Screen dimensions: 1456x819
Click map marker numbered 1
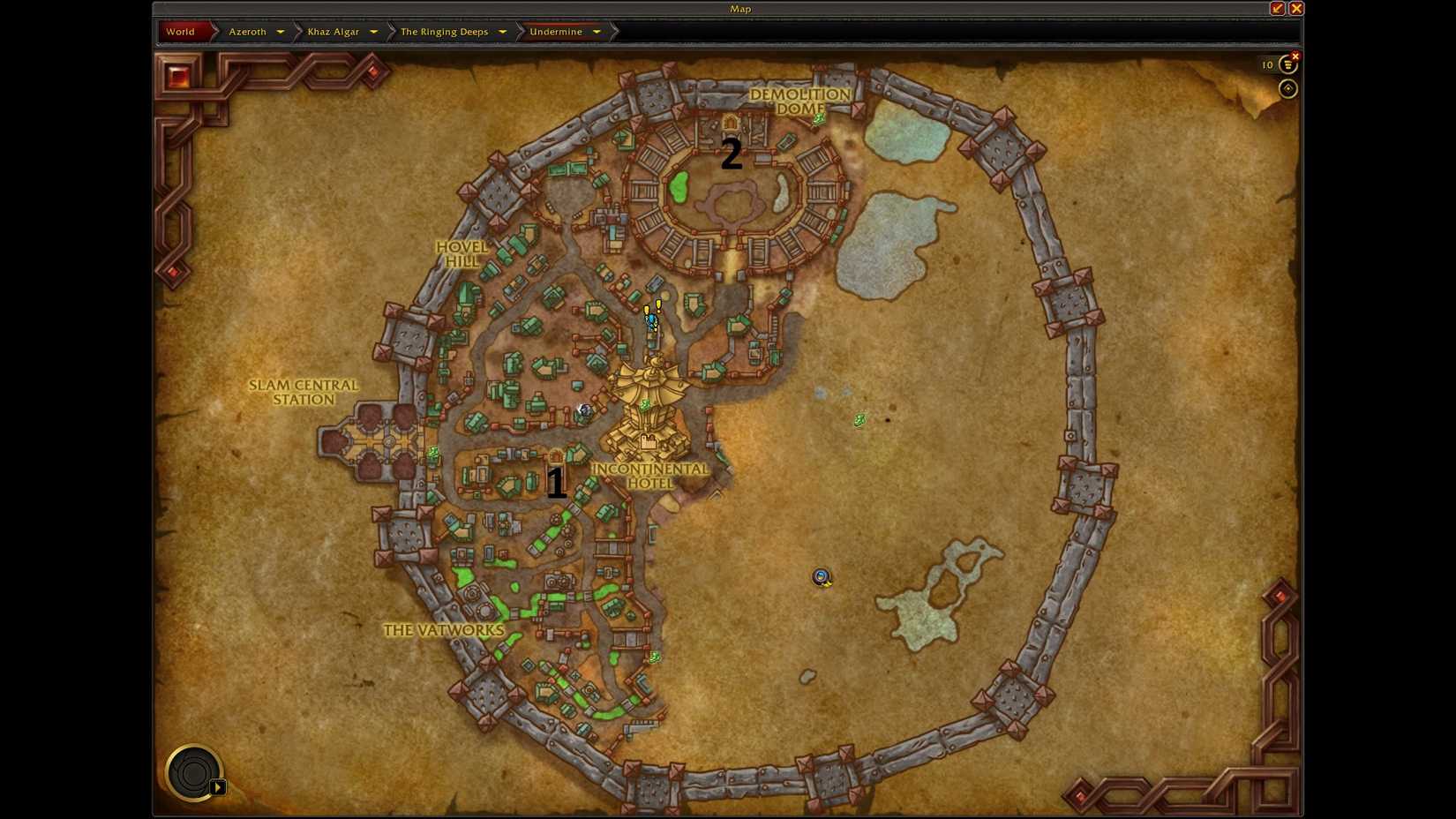pos(557,482)
